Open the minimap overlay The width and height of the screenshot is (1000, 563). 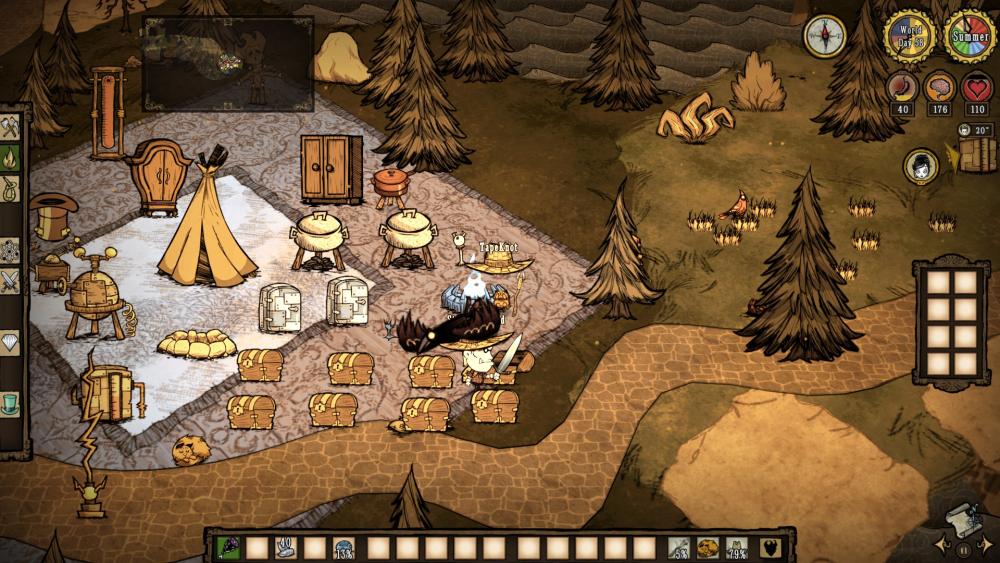(x=228, y=64)
